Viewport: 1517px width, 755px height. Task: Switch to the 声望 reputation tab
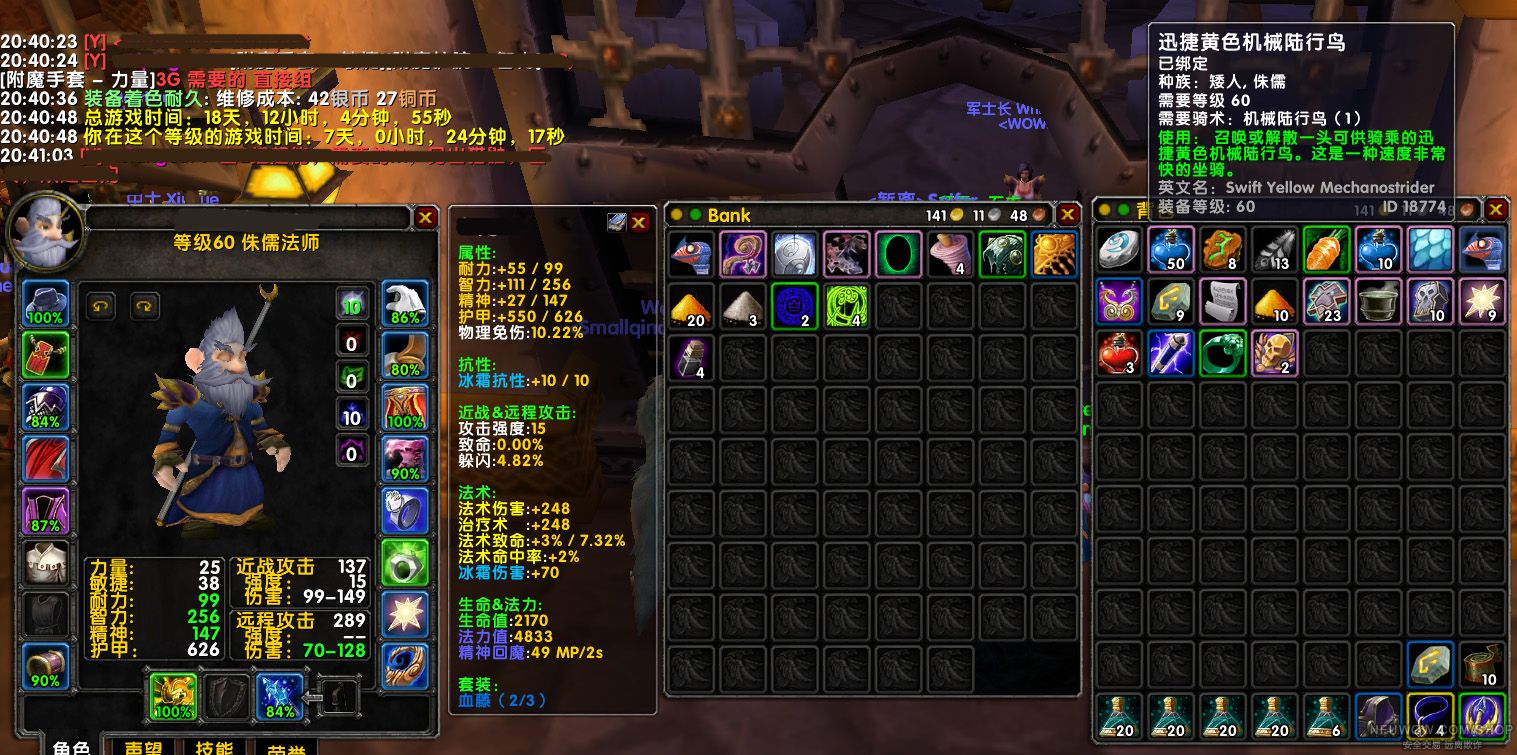(145, 748)
